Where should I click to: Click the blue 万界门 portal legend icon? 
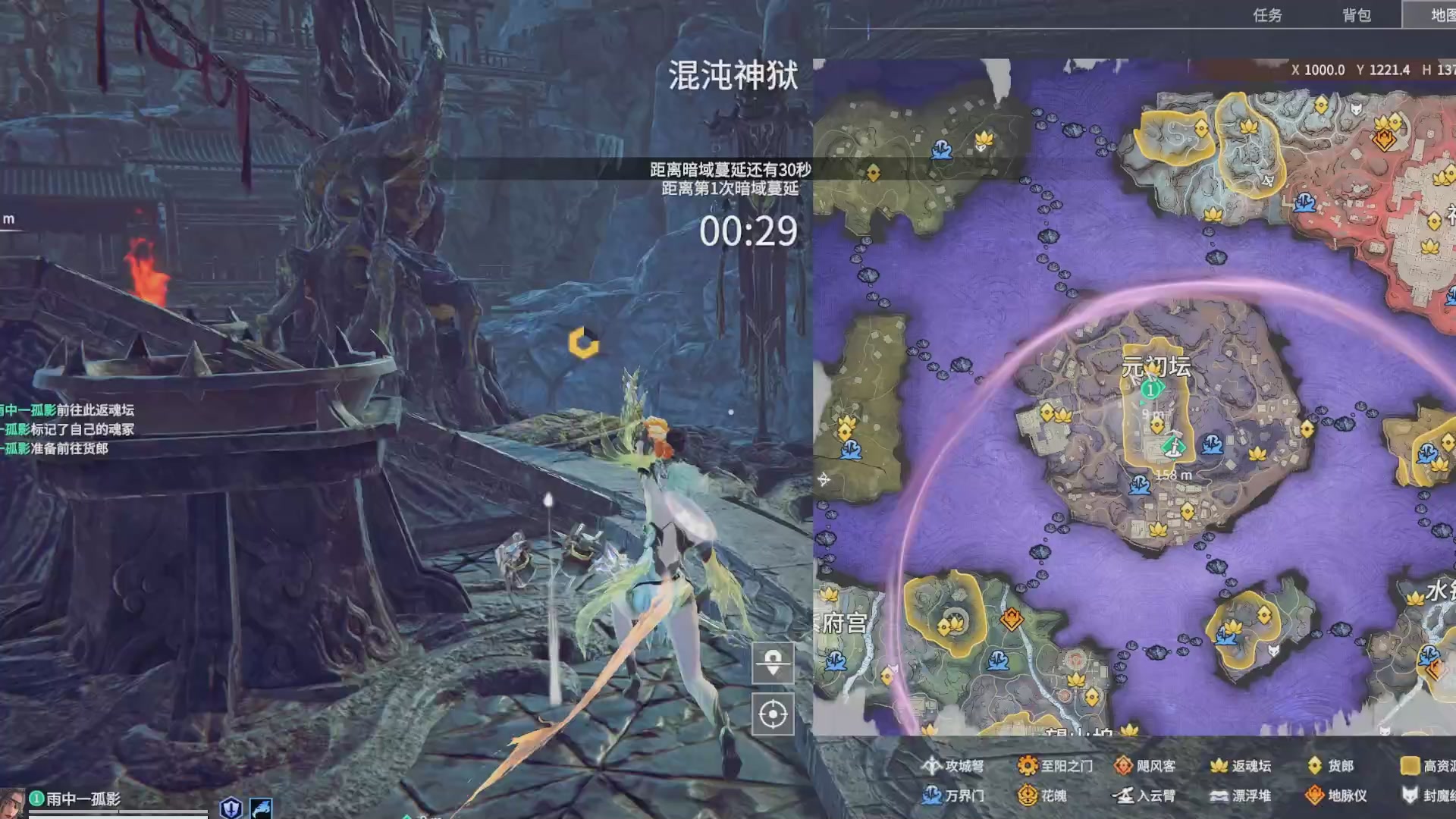(933, 795)
